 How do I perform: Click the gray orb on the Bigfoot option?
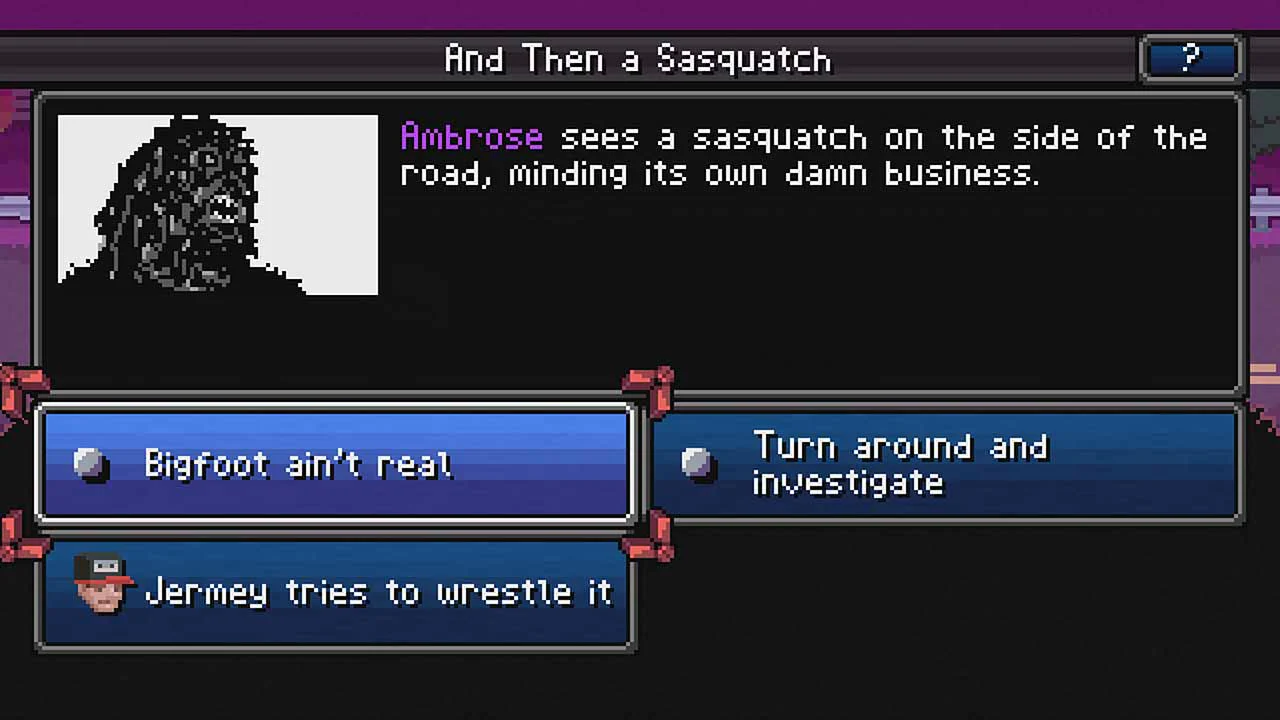point(93,463)
